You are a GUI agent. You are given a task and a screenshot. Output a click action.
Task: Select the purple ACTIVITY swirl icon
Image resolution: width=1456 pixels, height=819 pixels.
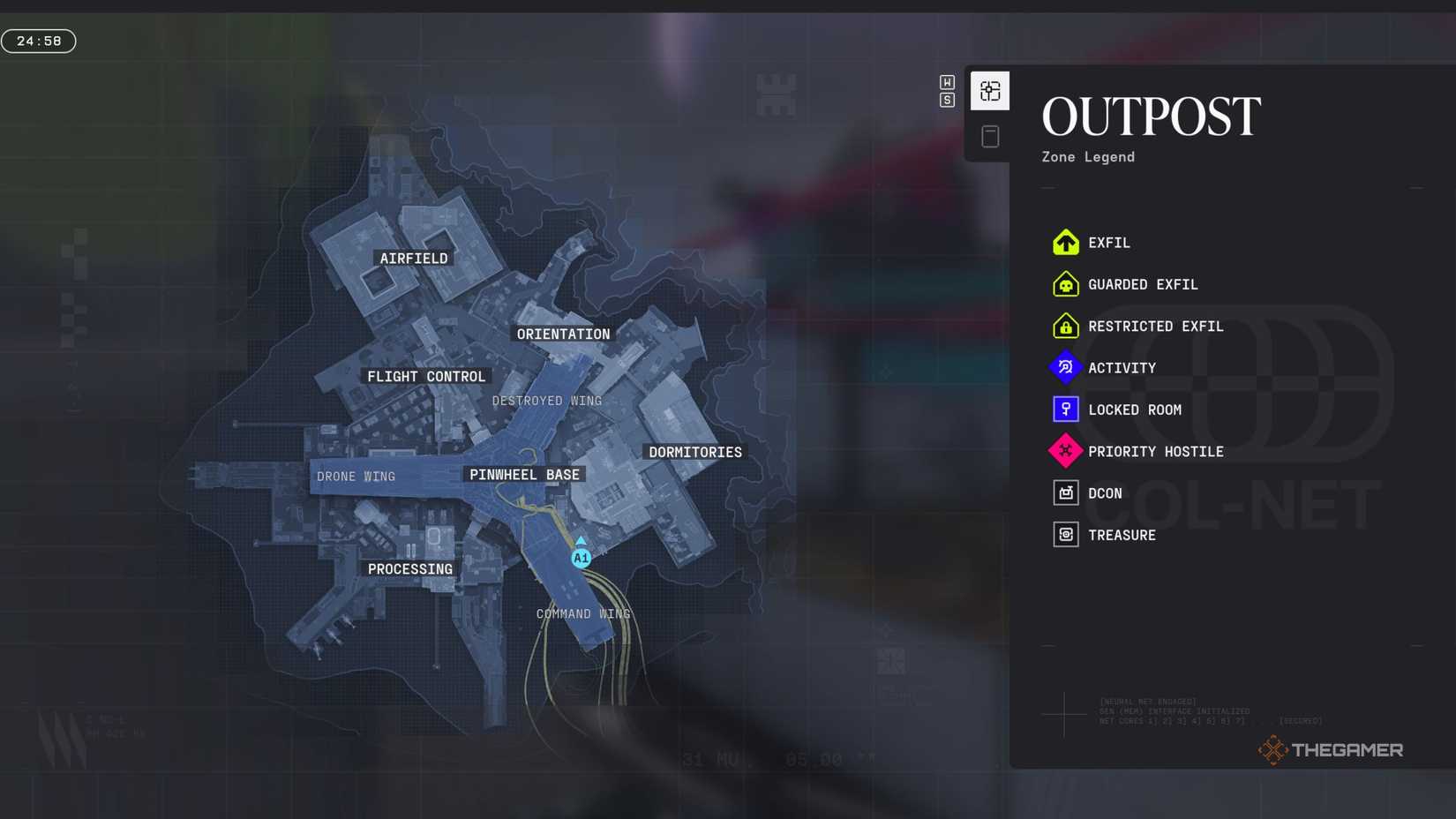tap(1065, 367)
